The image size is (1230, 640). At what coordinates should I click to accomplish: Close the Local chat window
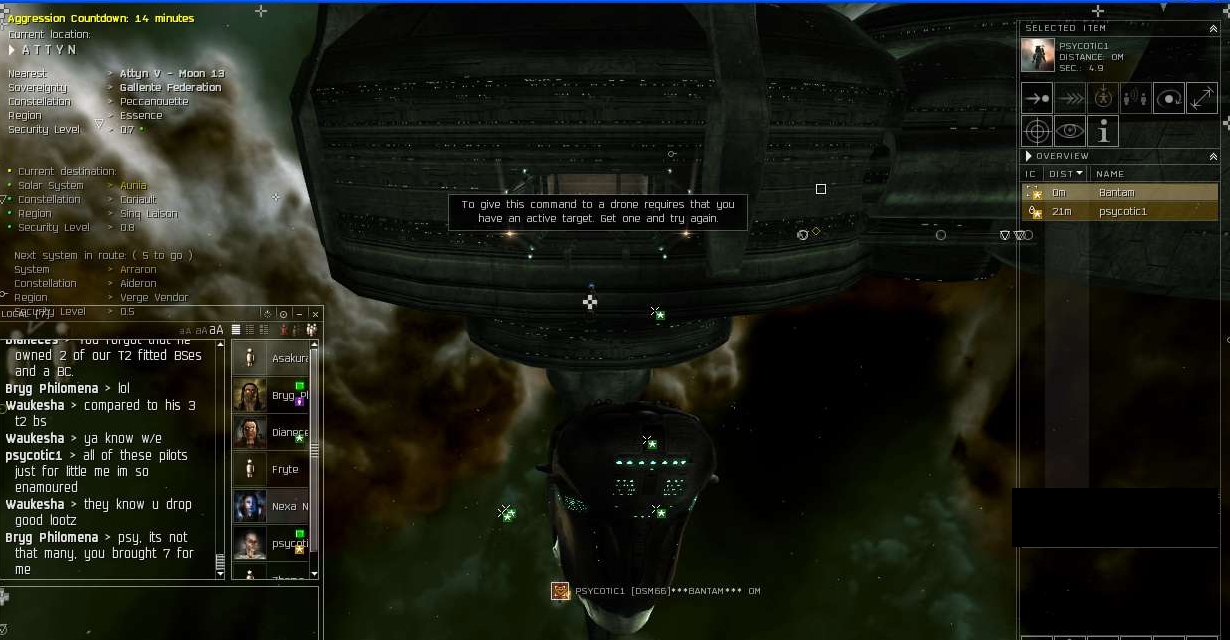tap(315, 314)
